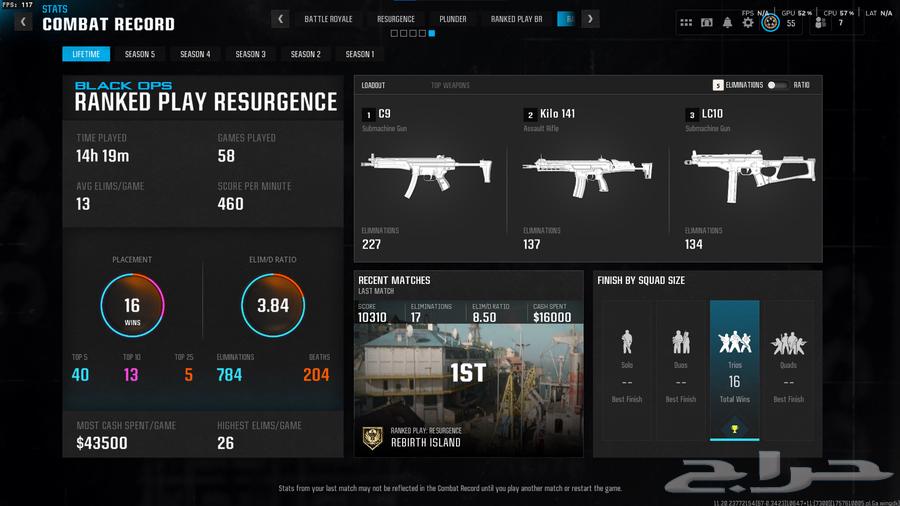Open Season 2 stats
Image resolution: width=900 pixels, height=506 pixels.
(x=305, y=54)
